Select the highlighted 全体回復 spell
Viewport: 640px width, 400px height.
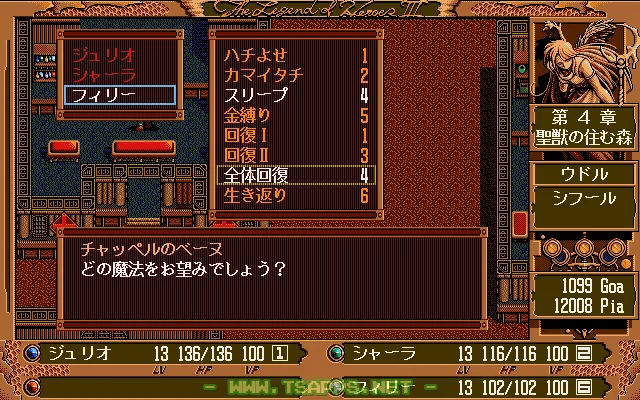(295, 175)
